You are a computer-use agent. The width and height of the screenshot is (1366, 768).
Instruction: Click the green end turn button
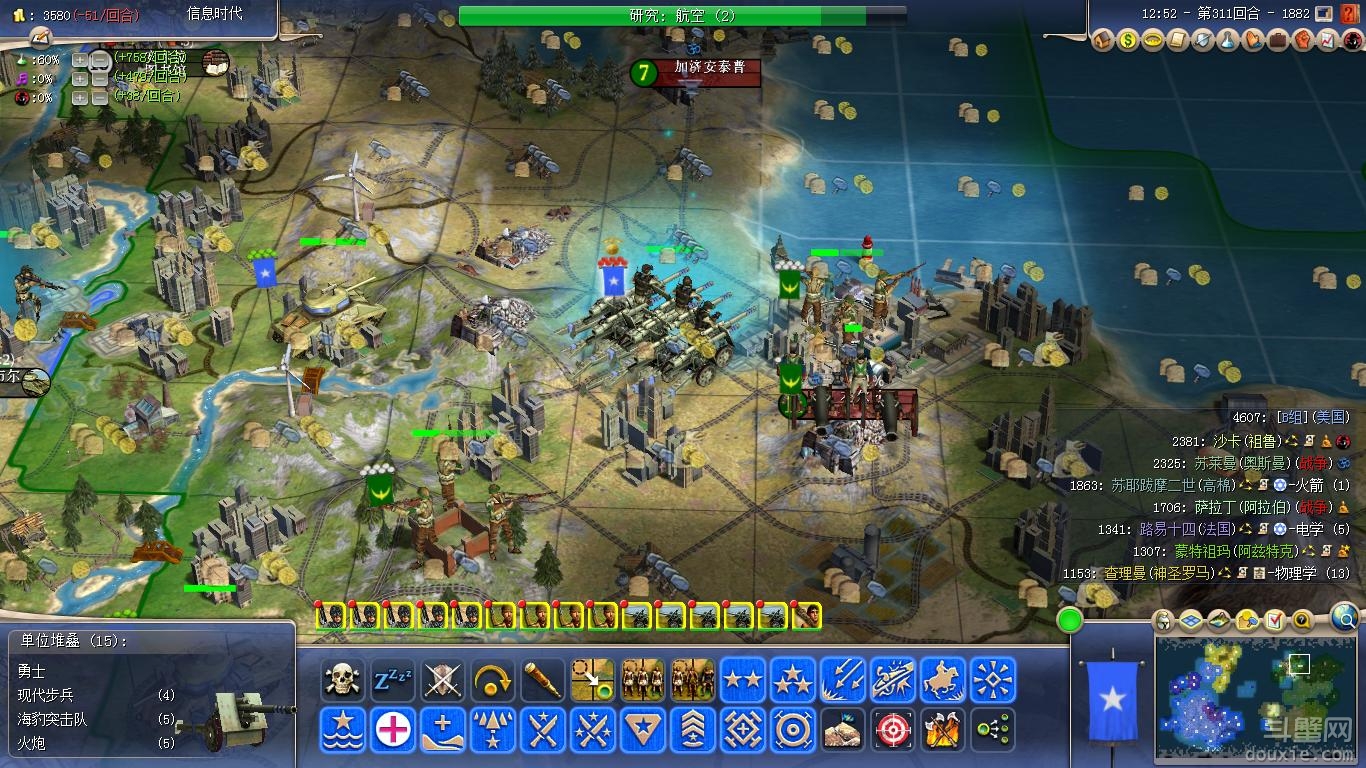coord(1070,621)
